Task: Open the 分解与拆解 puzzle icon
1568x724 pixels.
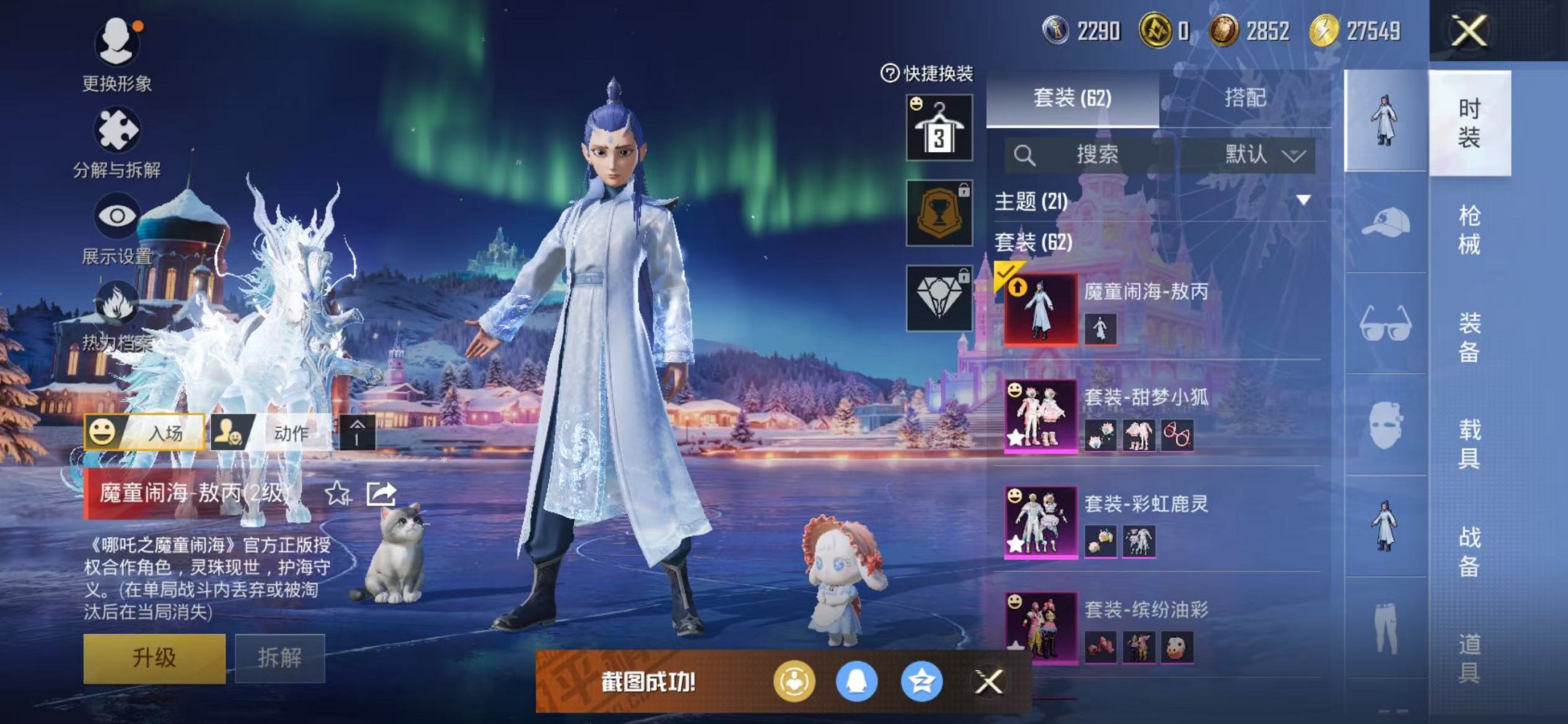Action: pyautogui.click(x=119, y=130)
